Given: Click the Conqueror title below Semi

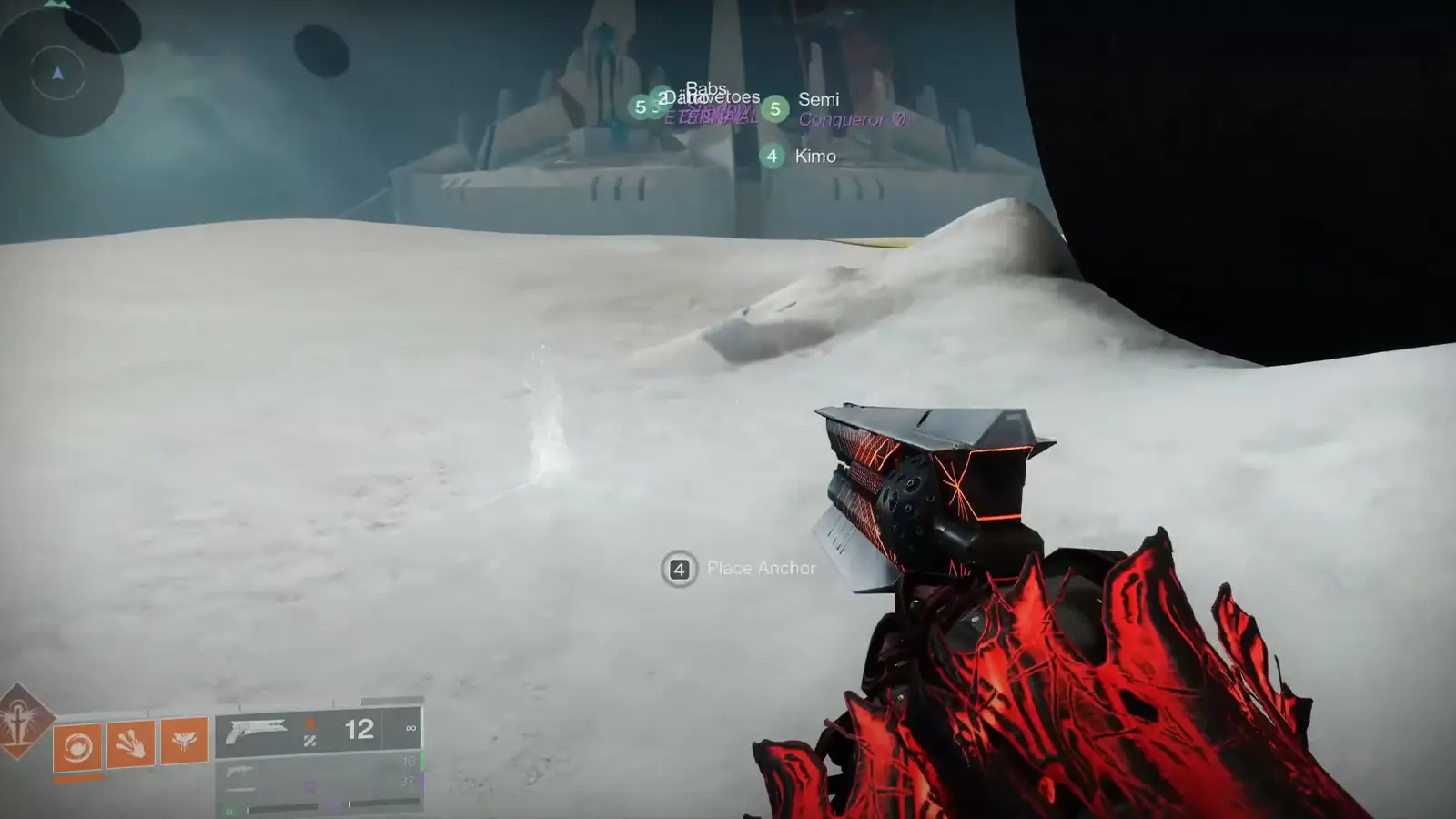Looking at the screenshot, I should pos(844,119).
